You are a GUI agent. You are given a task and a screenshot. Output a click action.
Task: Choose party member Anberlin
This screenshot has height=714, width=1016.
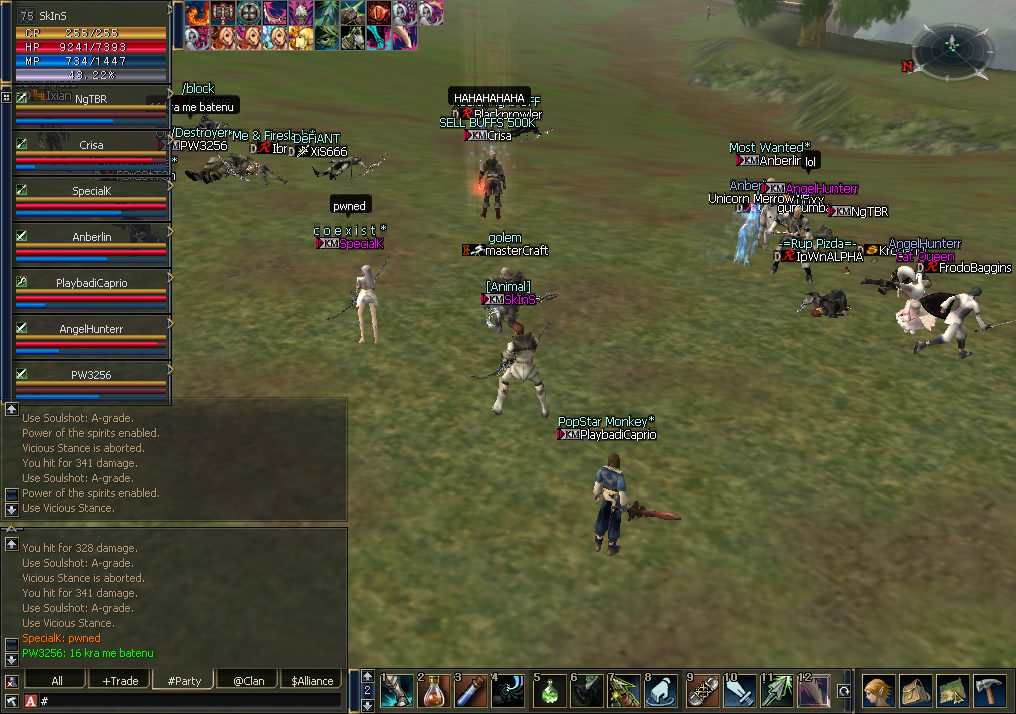[x=91, y=237]
